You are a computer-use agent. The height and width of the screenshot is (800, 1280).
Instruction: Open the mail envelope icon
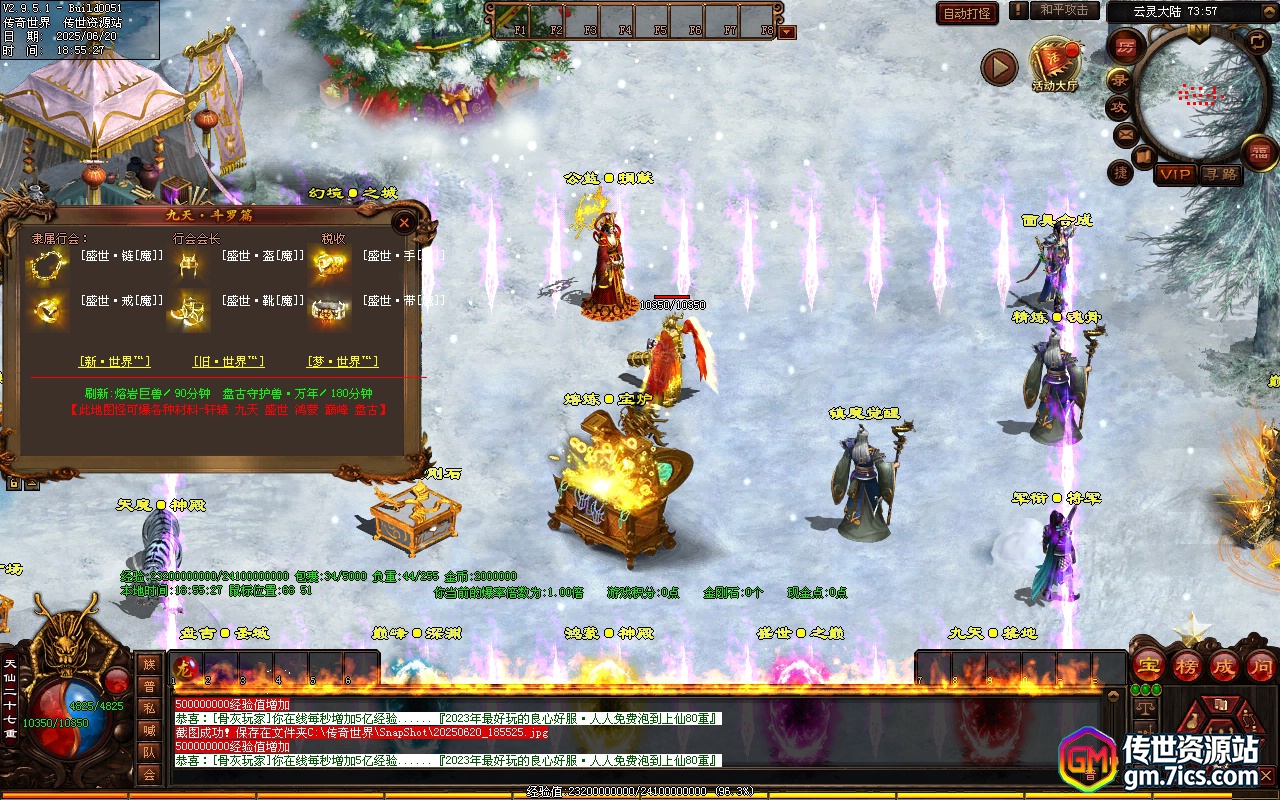[x=1125, y=134]
